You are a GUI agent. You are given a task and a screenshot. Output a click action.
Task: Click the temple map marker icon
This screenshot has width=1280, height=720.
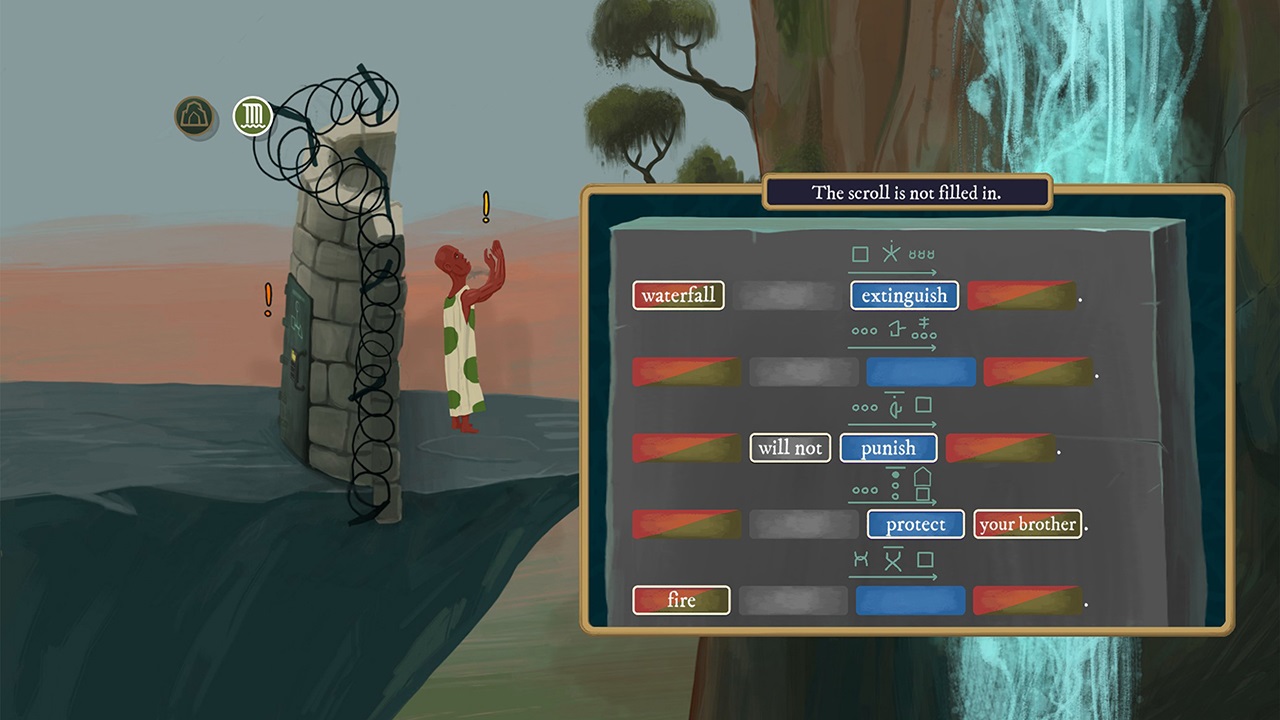194,116
